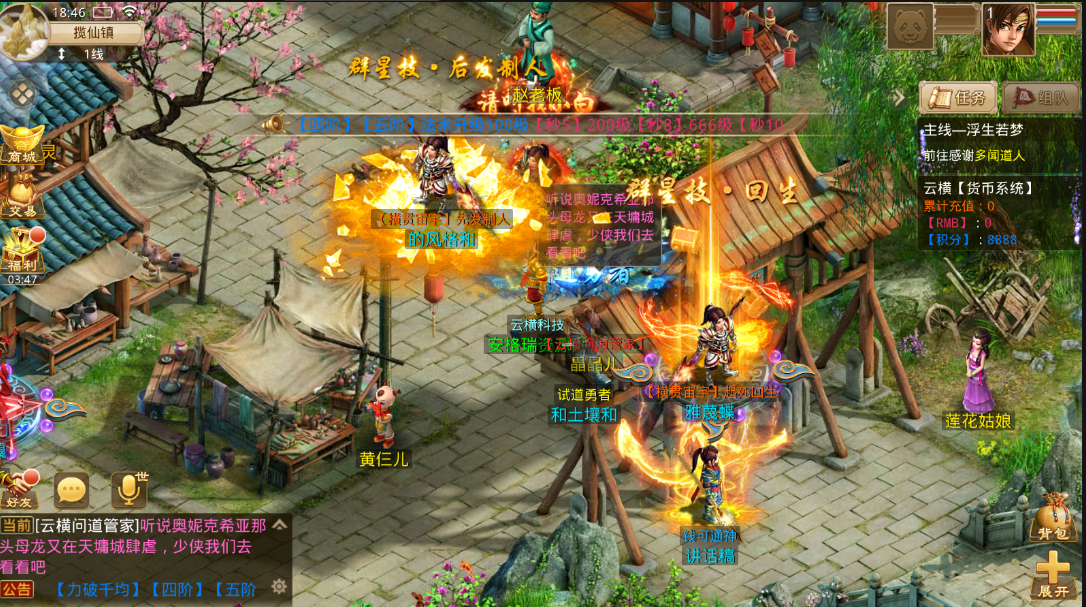Activate the world voice microphone button

(128, 490)
